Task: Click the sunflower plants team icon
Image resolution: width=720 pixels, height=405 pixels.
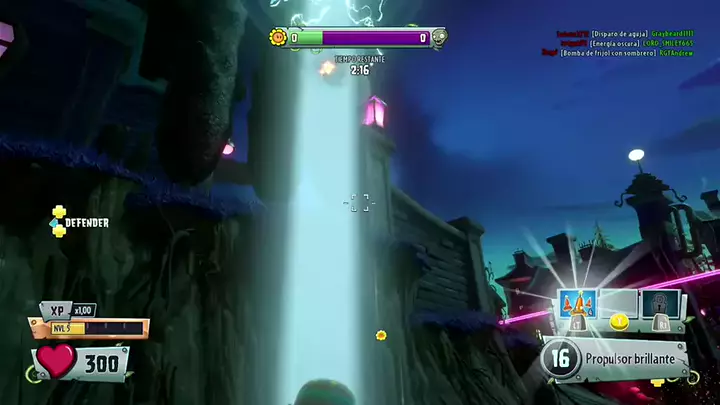Action: pyautogui.click(x=278, y=38)
